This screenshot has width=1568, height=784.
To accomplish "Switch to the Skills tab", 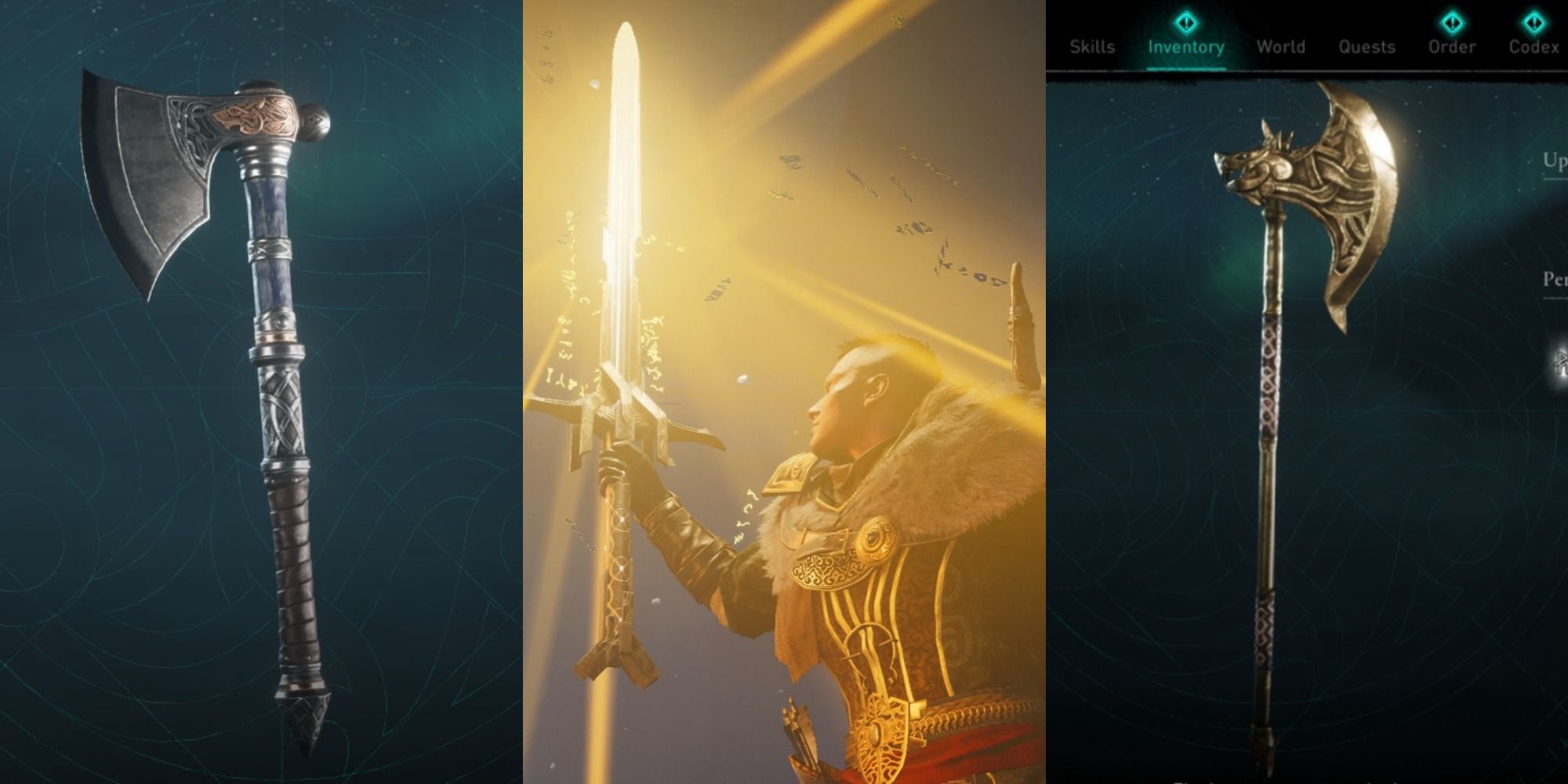I will pos(1092,47).
